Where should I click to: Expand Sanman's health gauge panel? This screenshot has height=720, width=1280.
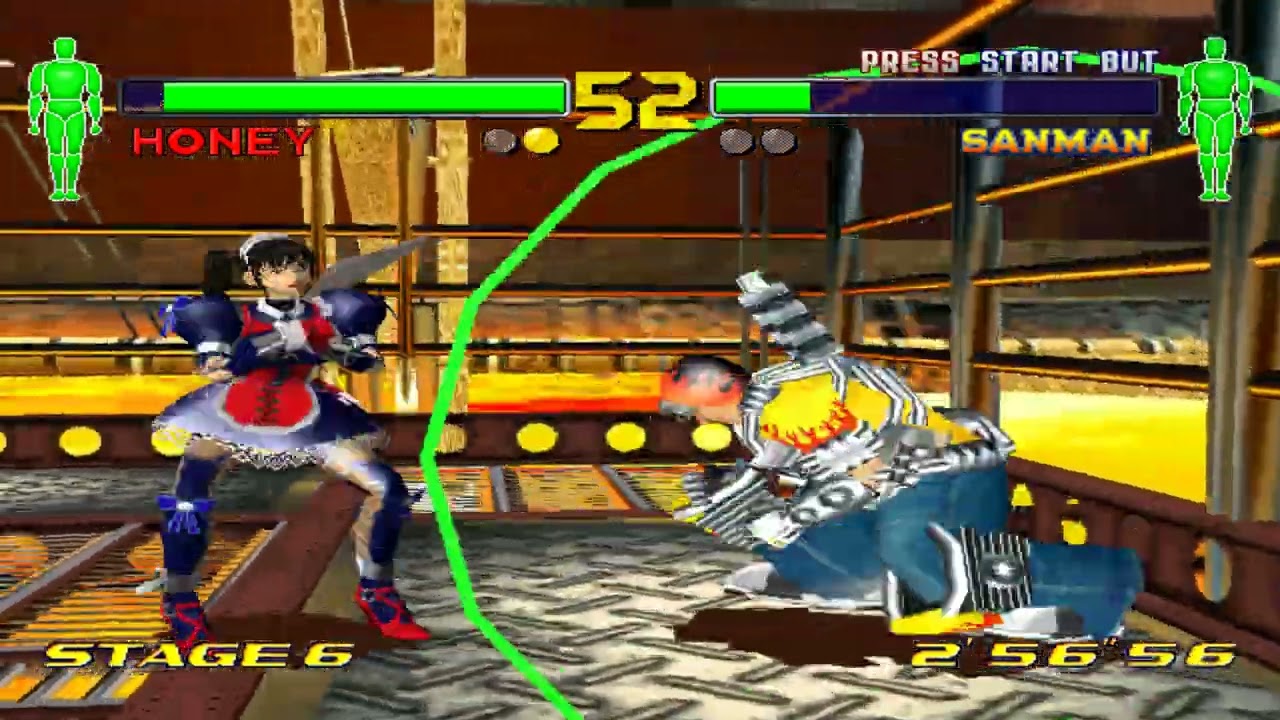935,96
